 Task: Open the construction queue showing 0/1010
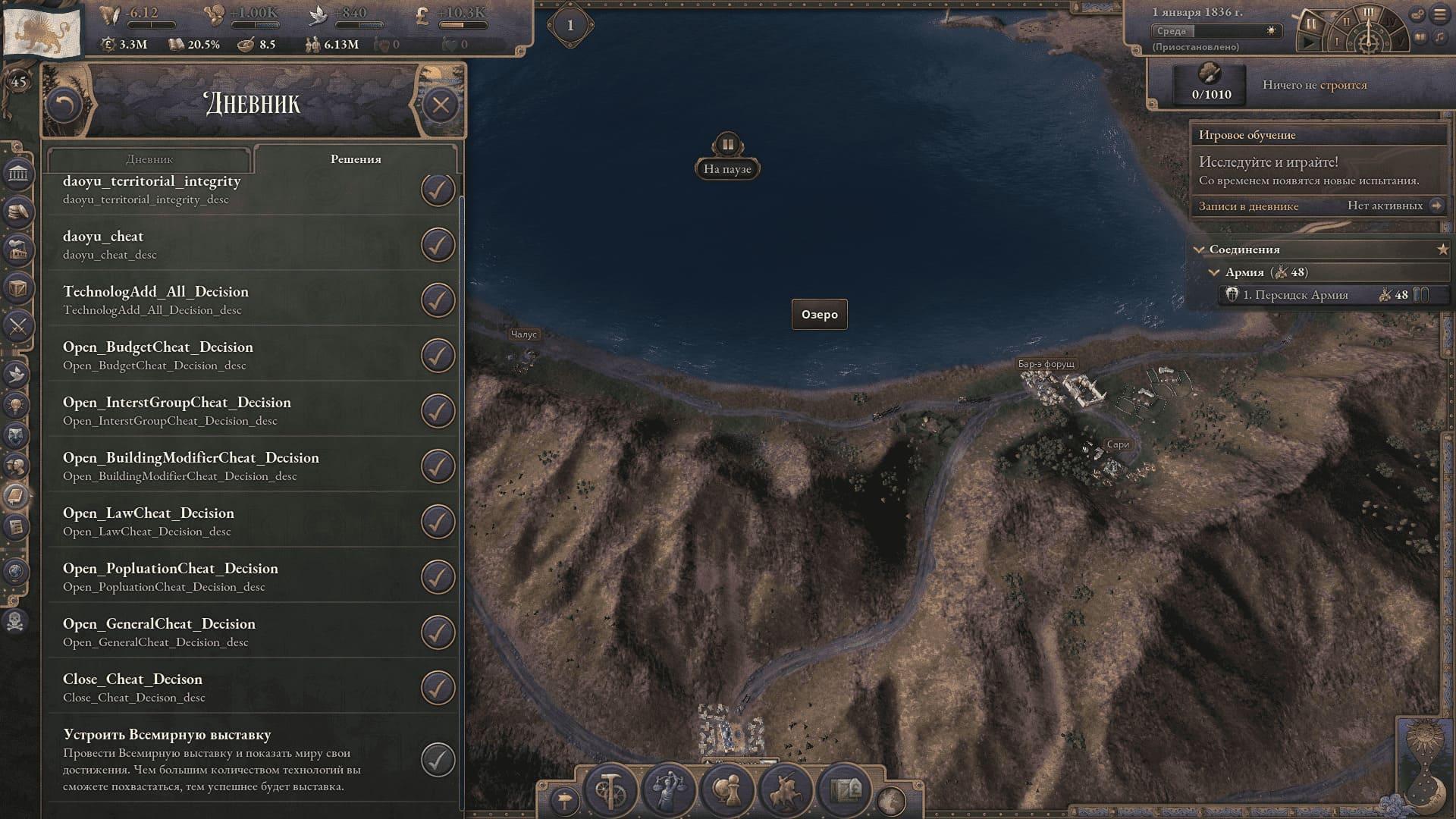pyautogui.click(x=1211, y=84)
